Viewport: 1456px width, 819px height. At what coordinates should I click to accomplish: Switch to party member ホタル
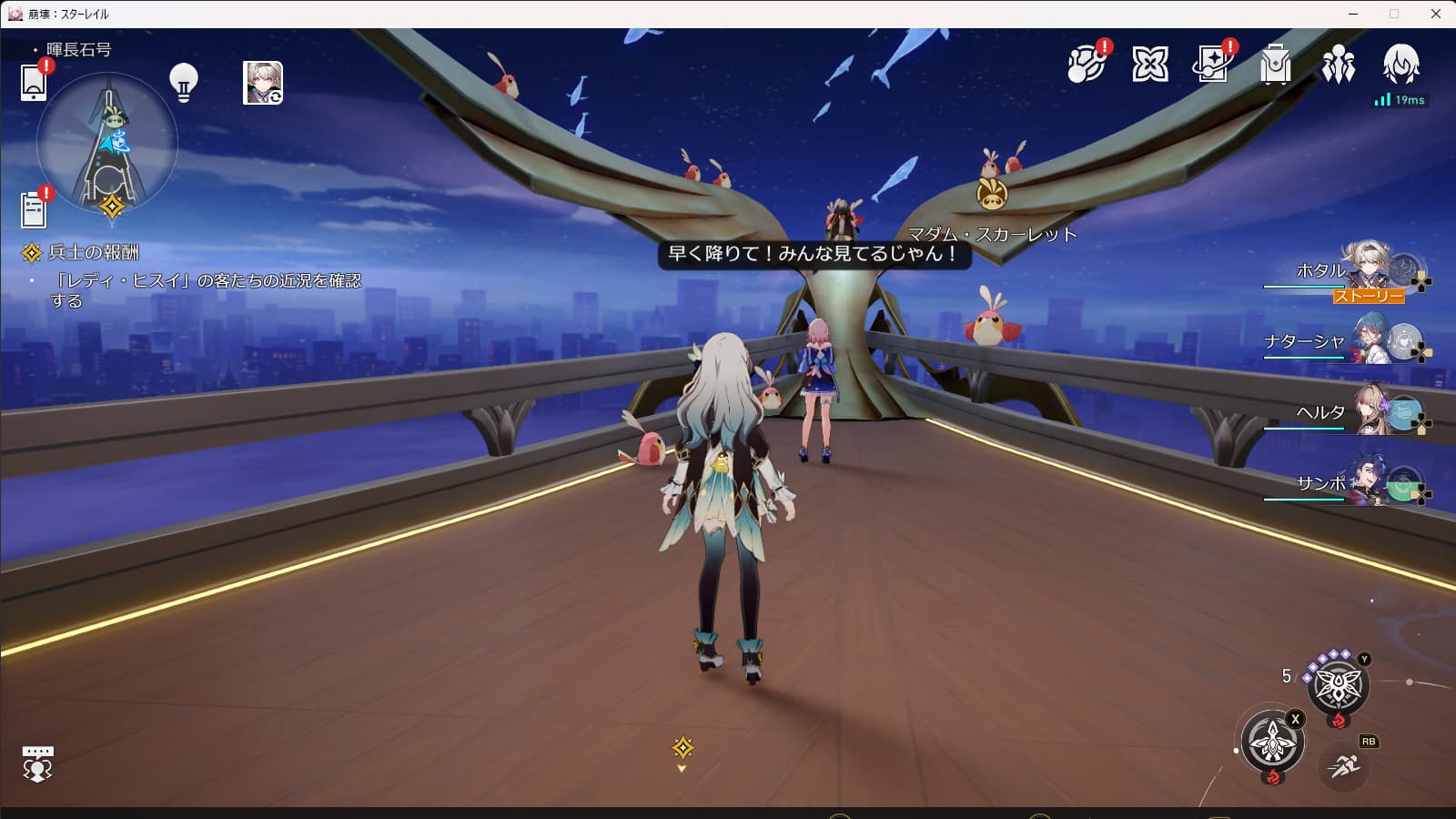point(1366,269)
